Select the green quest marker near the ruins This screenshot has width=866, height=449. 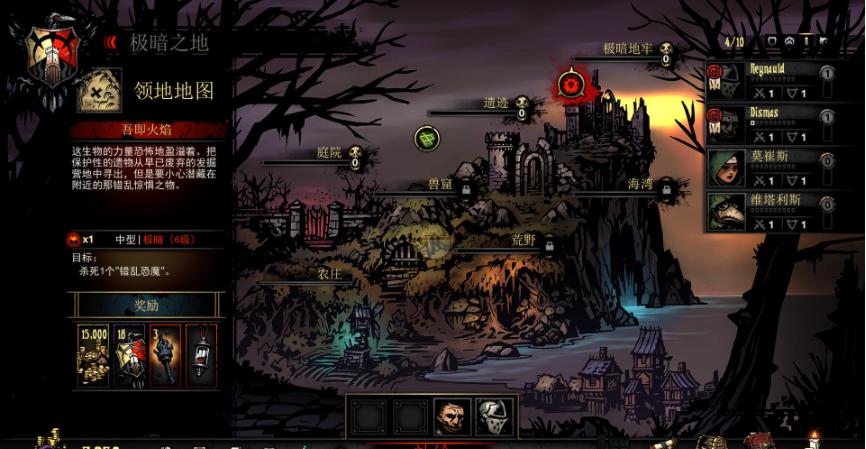(427, 138)
